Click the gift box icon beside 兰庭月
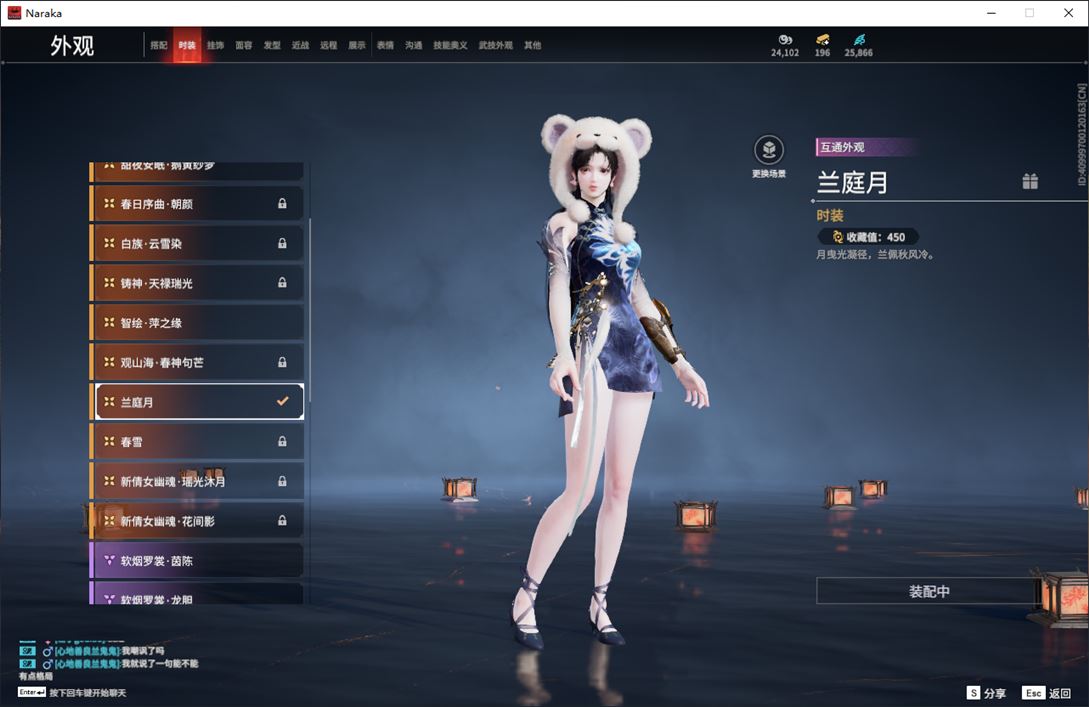Viewport: 1089px width, 707px height. click(1030, 181)
